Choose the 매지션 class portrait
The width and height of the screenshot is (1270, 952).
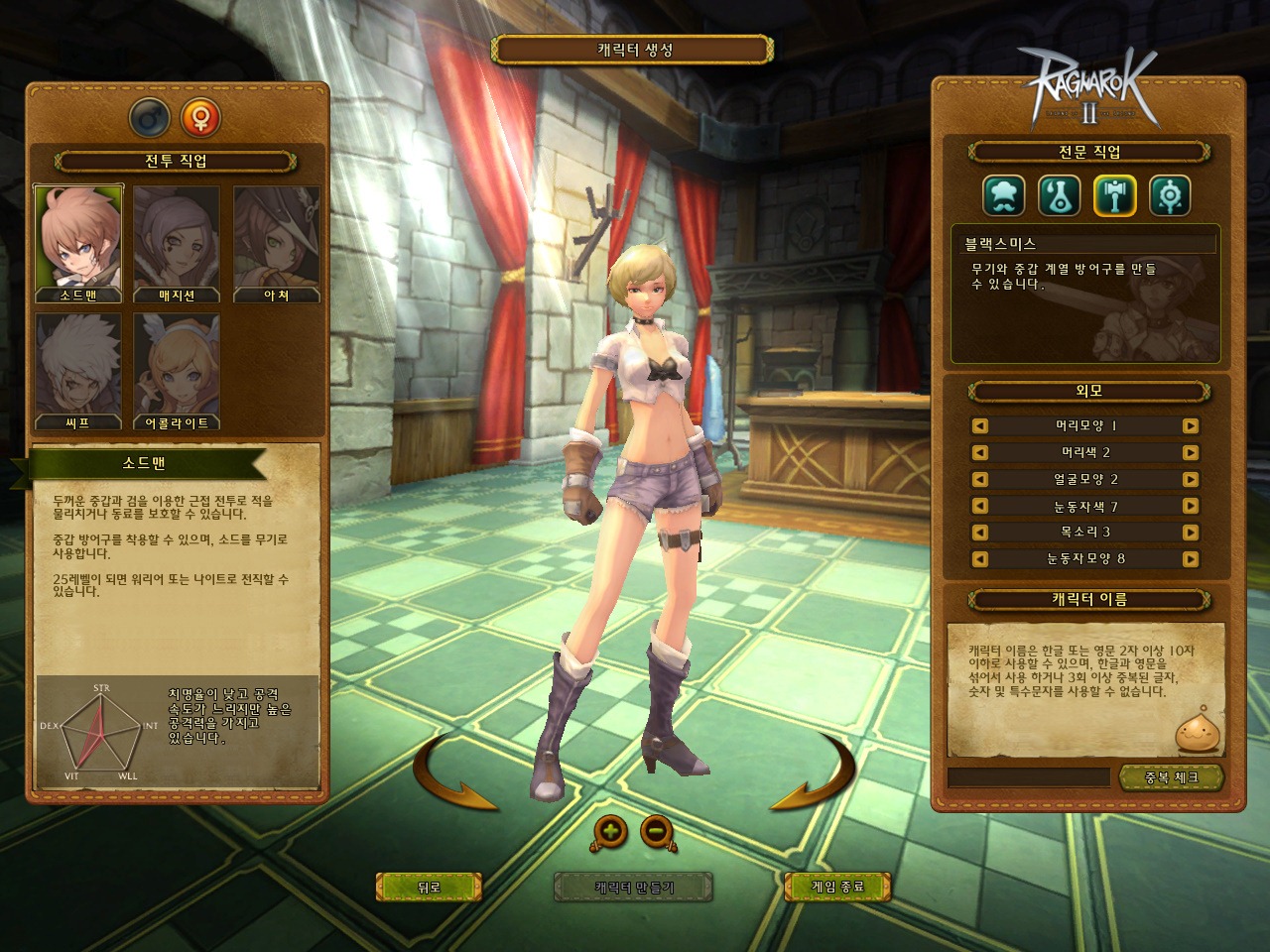[x=177, y=242]
